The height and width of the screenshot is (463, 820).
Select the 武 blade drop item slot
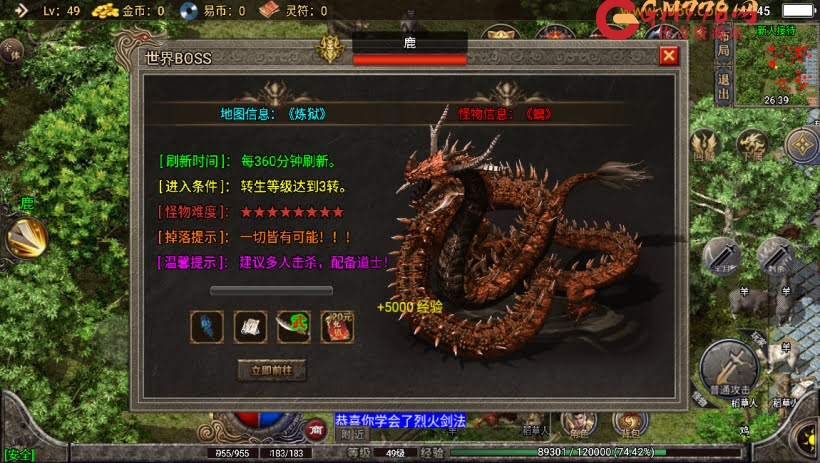click(x=293, y=326)
